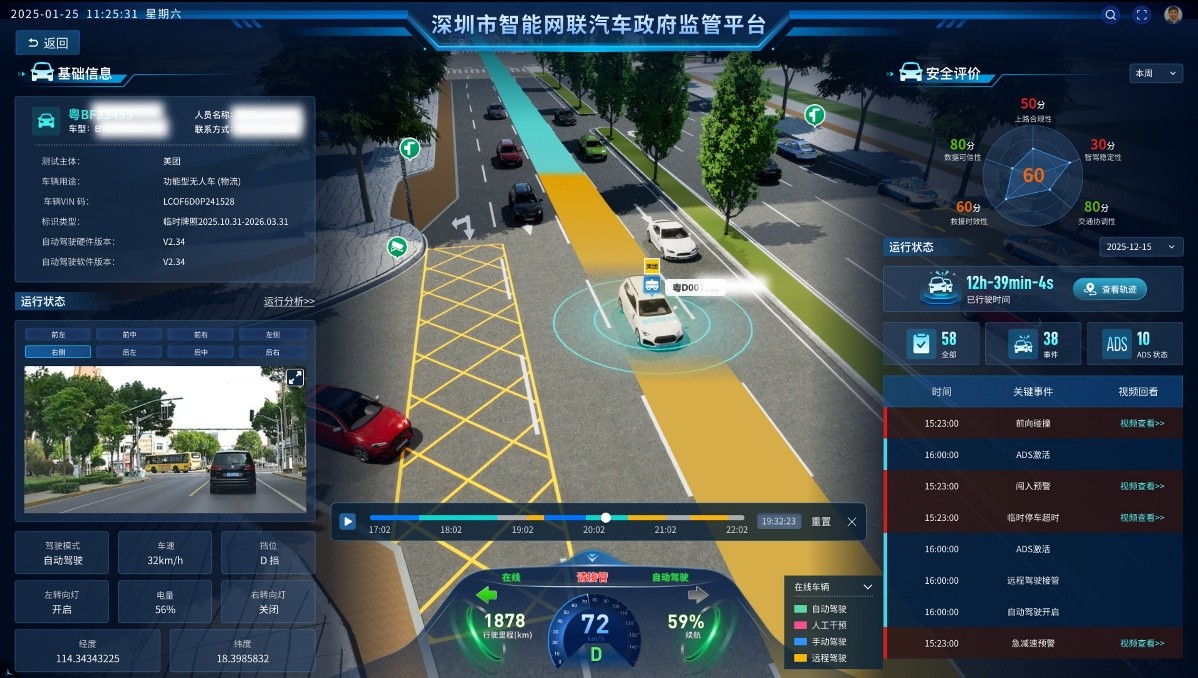Select the 后右 camera view
Image resolution: width=1198 pixels, height=678 pixels.
click(272, 352)
